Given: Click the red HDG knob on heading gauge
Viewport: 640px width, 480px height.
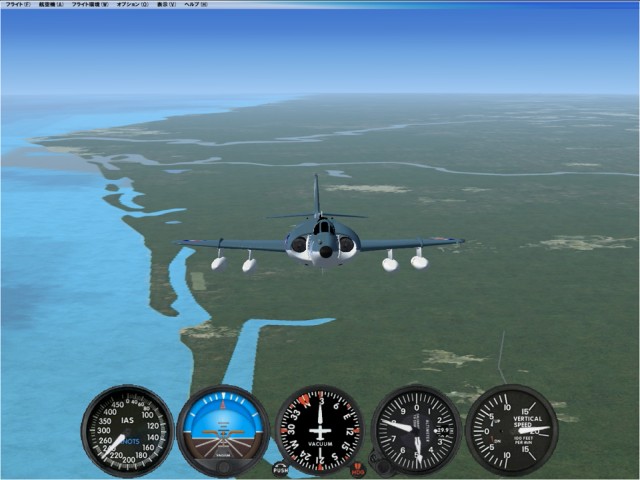Looking at the screenshot, I should (358, 468).
